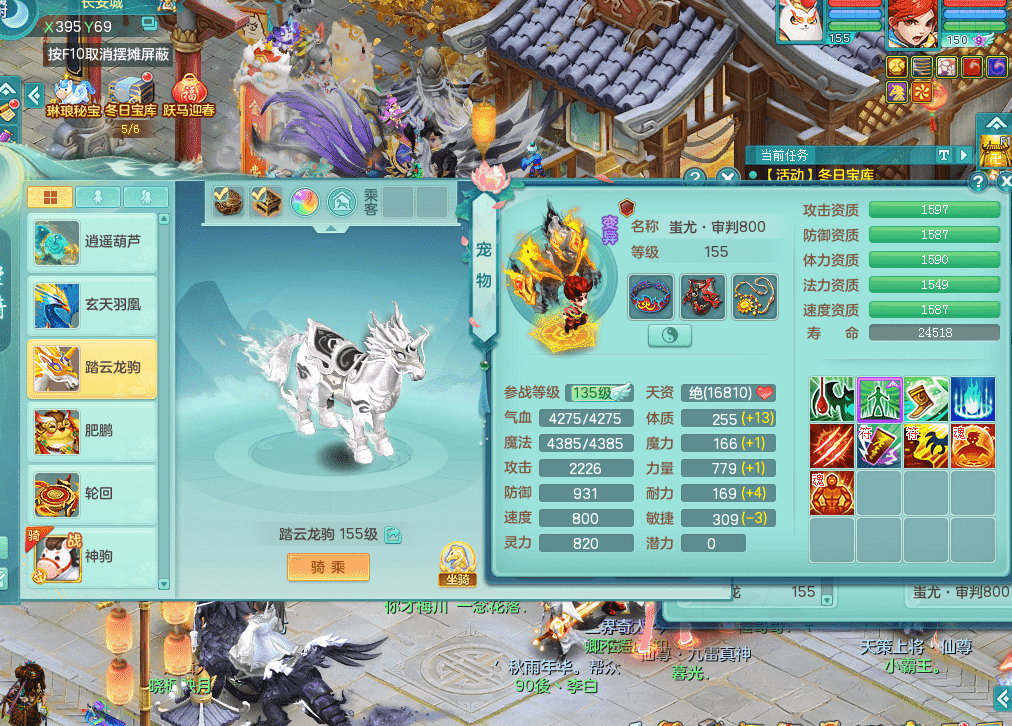Screen dimensions: 1012x726
Task: Click the share icon beside 踏云龙驹 155级
Action: pos(394,535)
